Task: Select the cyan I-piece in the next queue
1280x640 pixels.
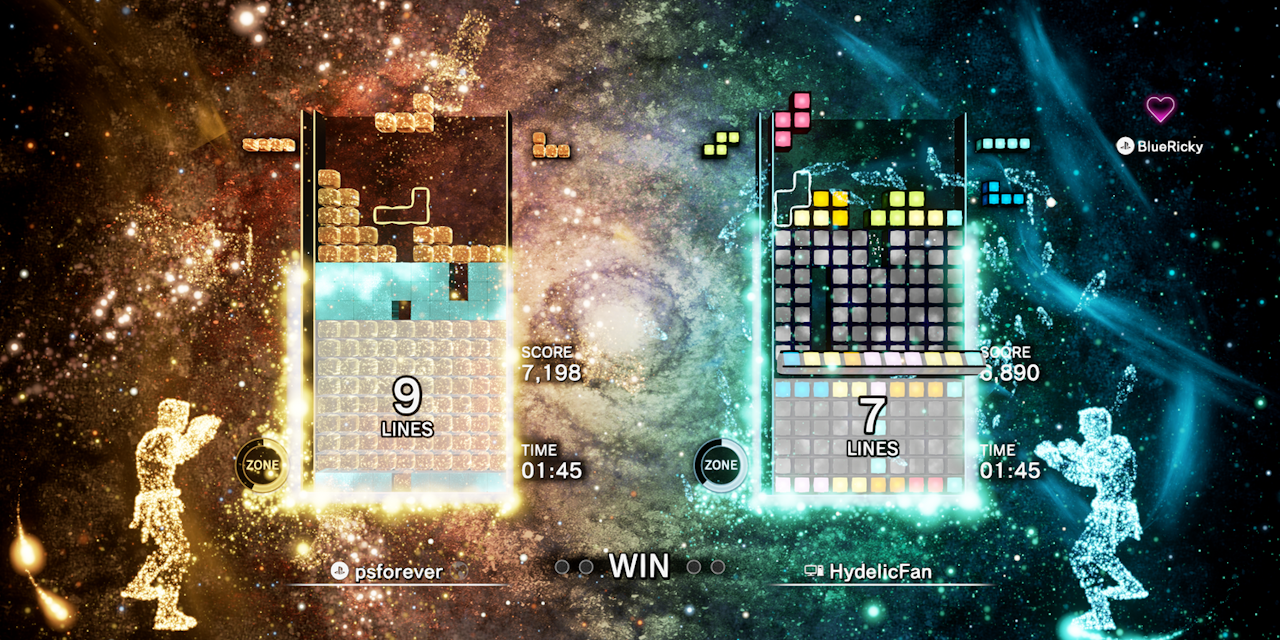Action: pyautogui.click(x=1004, y=144)
